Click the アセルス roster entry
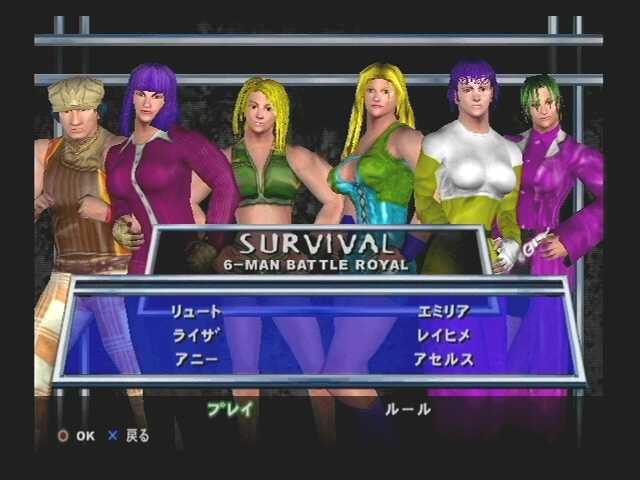The image size is (640, 480). [444, 358]
